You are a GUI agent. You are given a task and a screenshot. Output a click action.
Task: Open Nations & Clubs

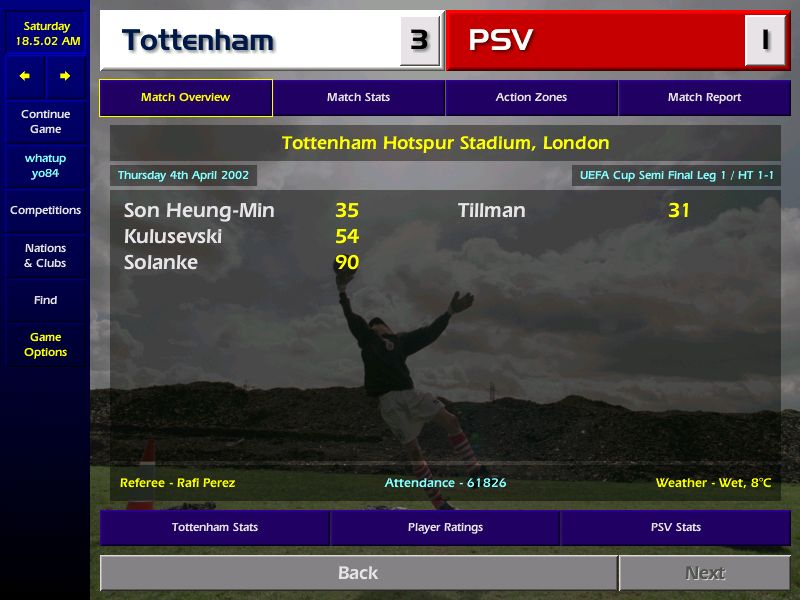click(45, 256)
